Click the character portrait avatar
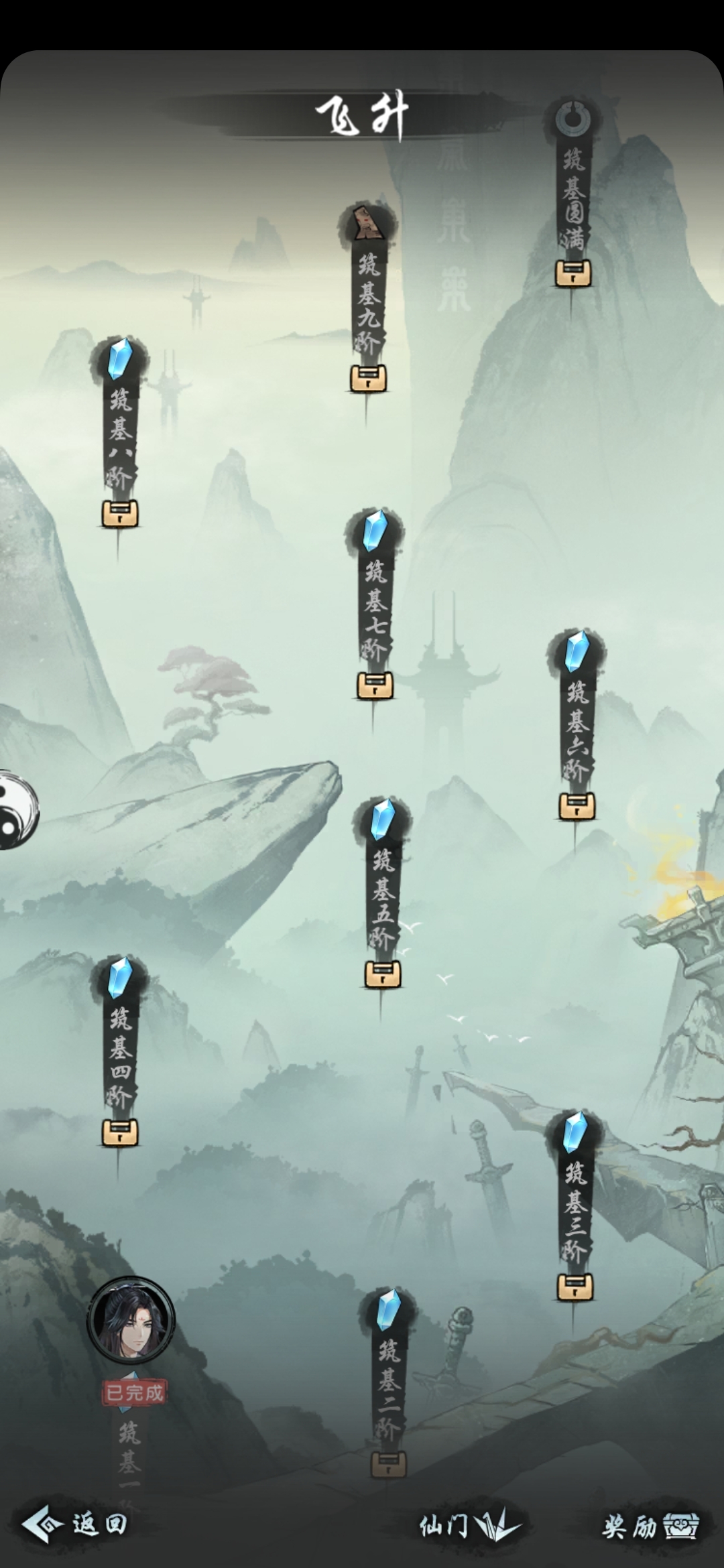The image size is (724, 1568). [131, 1320]
